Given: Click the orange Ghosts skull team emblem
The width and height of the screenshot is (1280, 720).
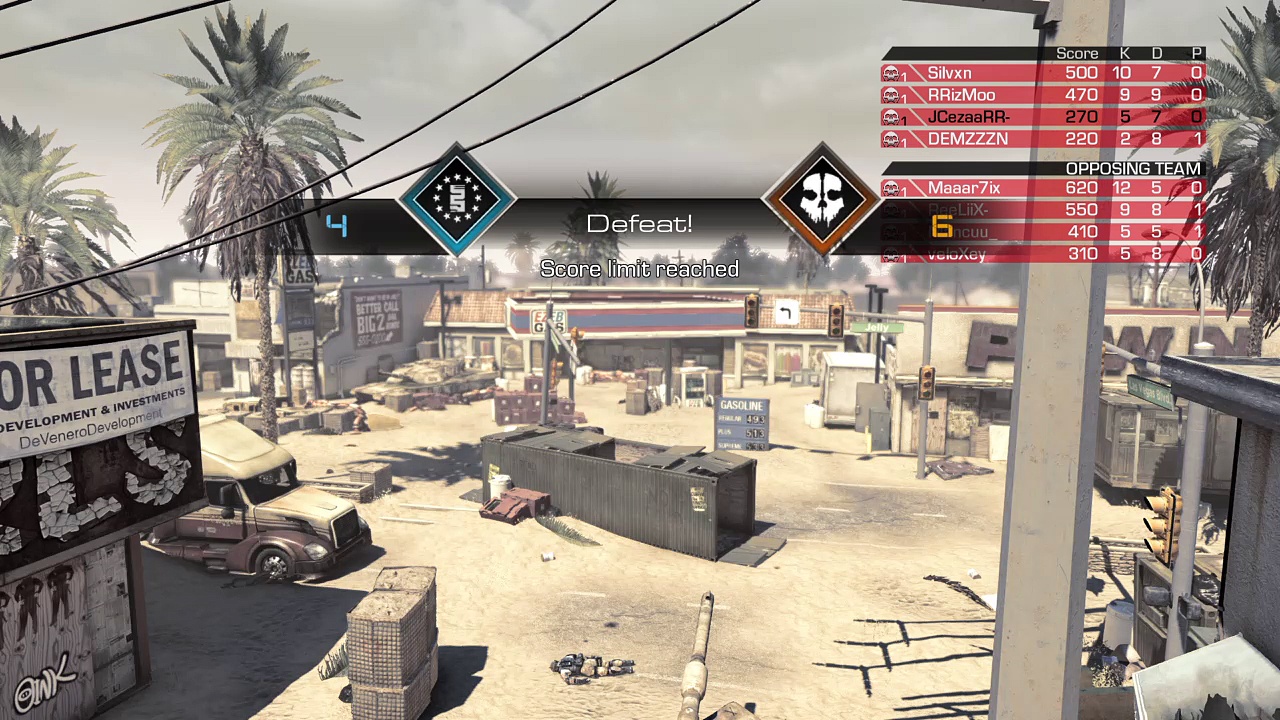Looking at the screenshot, I should pyautogui.click(x=821, y=199).
